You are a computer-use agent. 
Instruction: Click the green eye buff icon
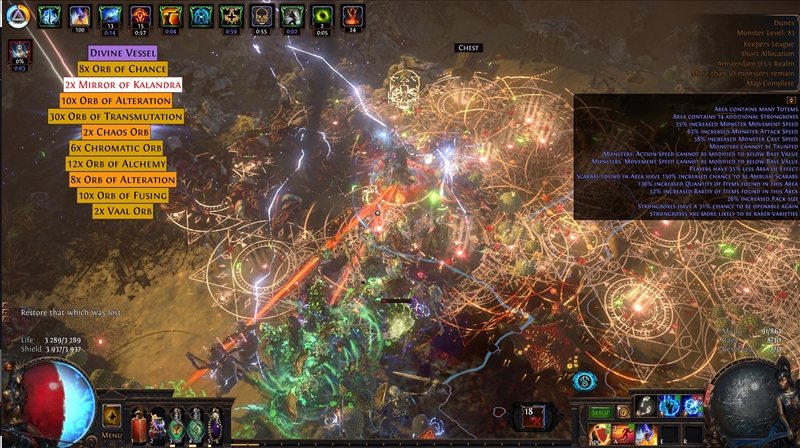(x=321, y=16)
